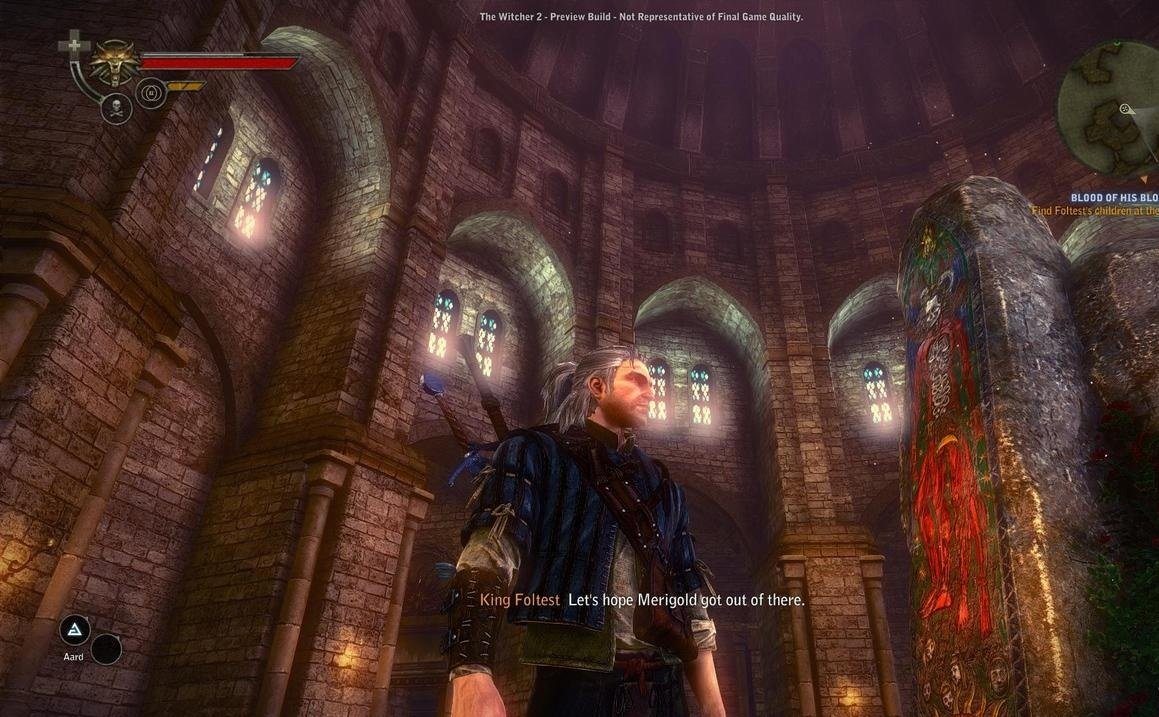Click the player marker on the minimap
1159x717 pixels.
(1126, 108)
